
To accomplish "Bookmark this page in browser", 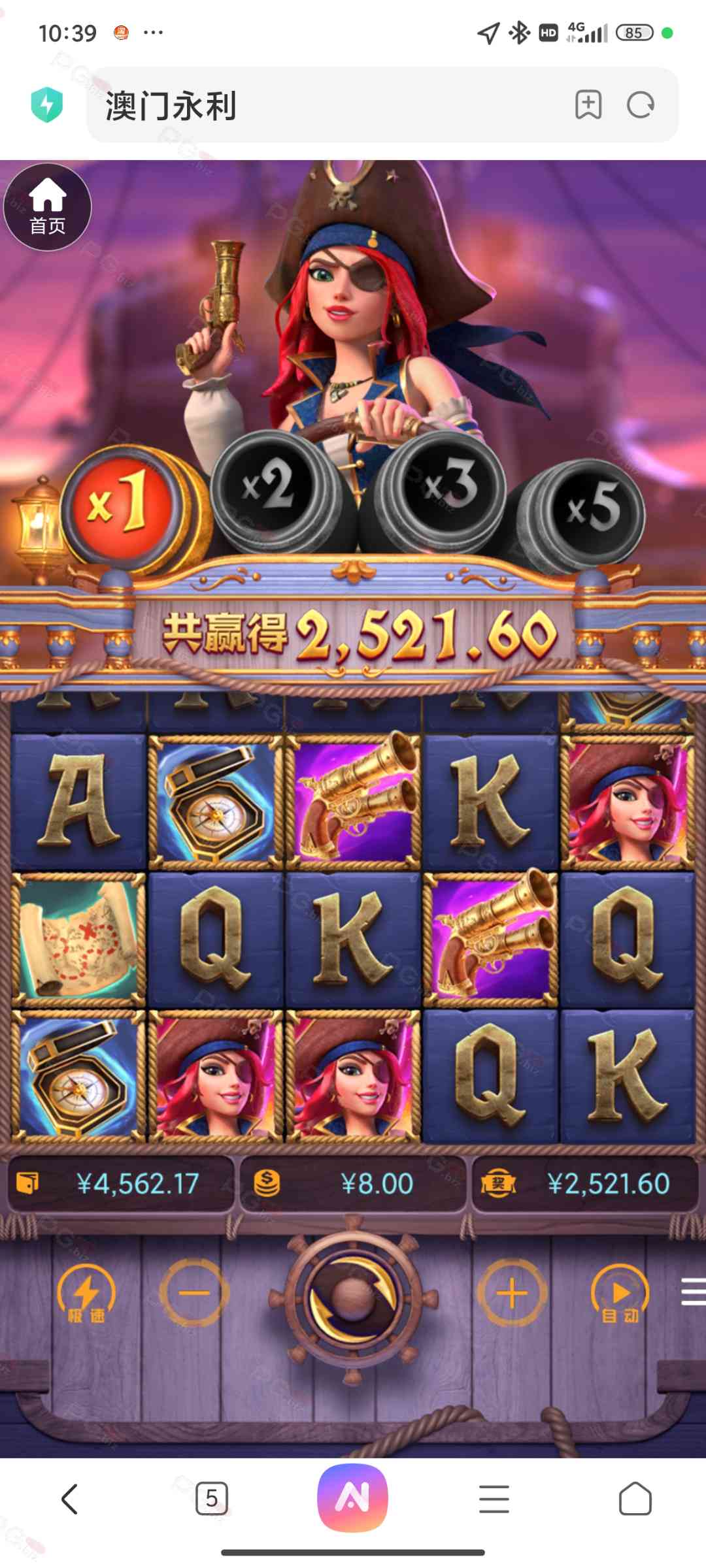I will 588,105.
